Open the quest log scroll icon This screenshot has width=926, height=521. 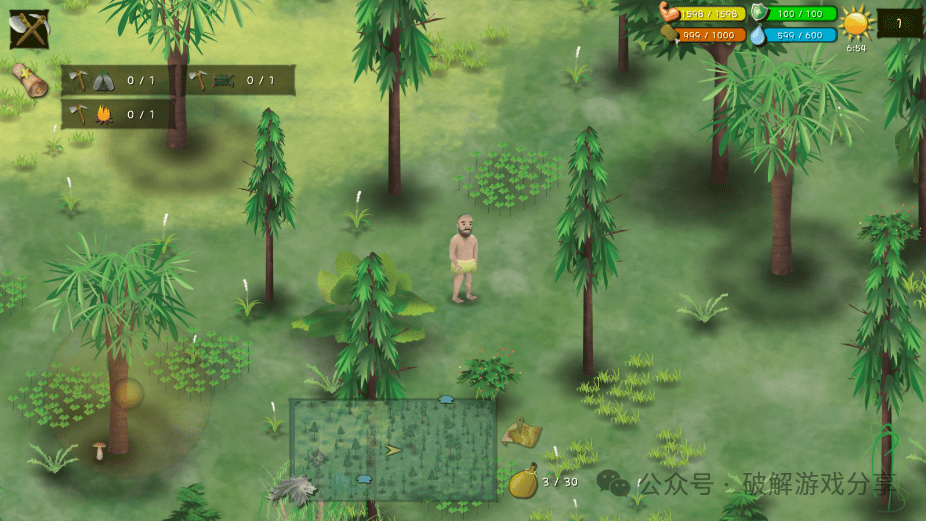click(x=30, y=81)
